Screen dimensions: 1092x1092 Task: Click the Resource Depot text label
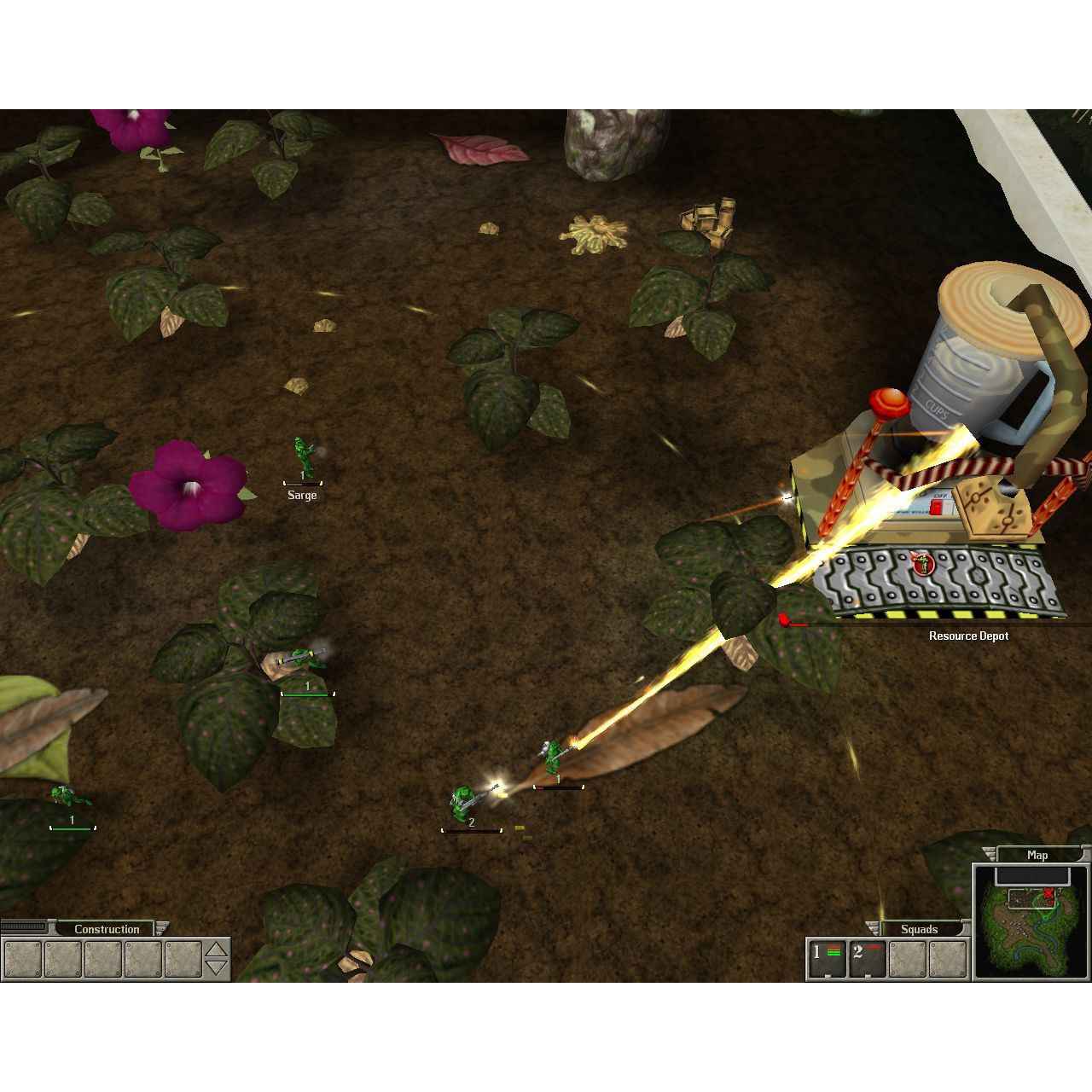point(967,636)
